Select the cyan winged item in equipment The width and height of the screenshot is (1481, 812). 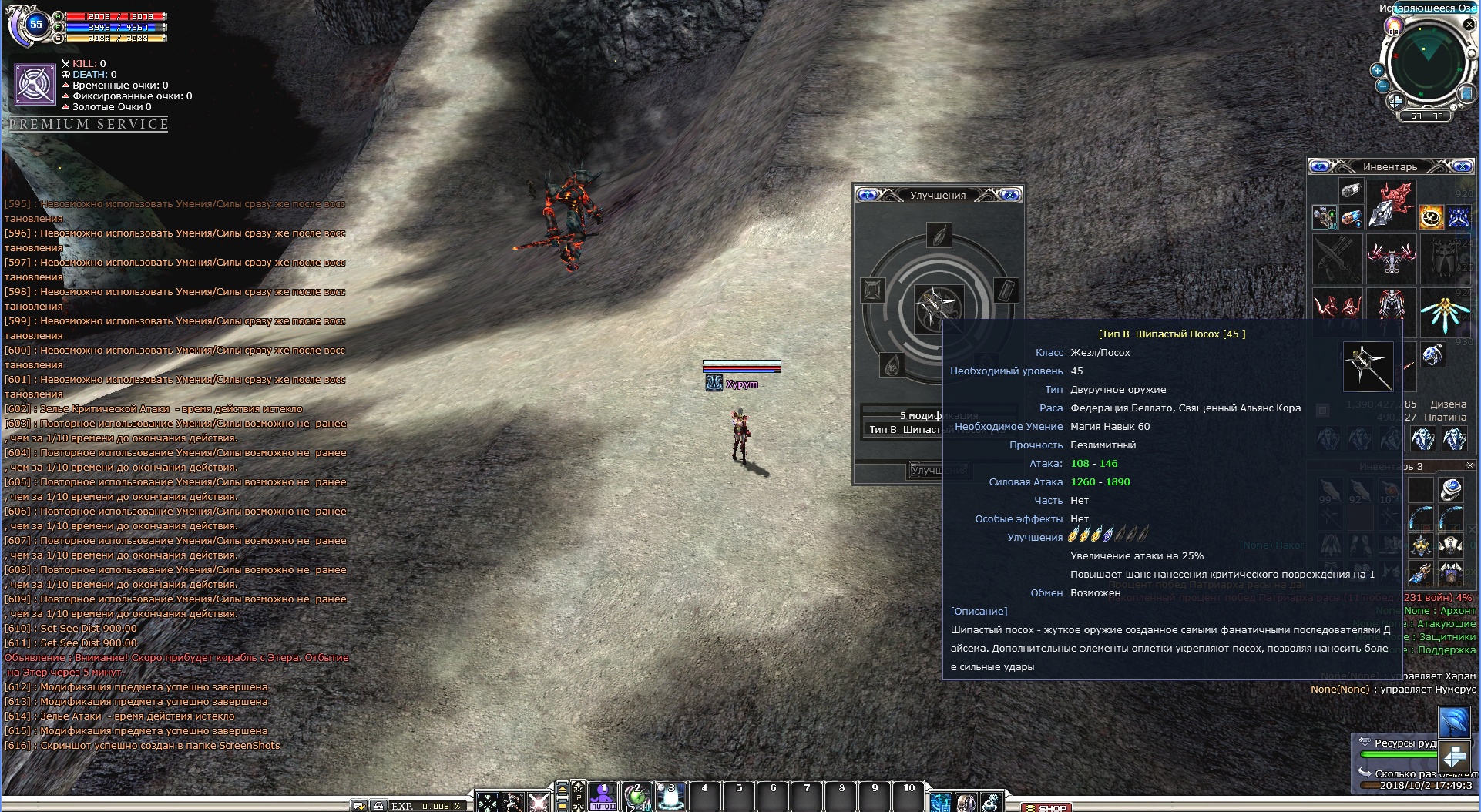[1443, 310]
